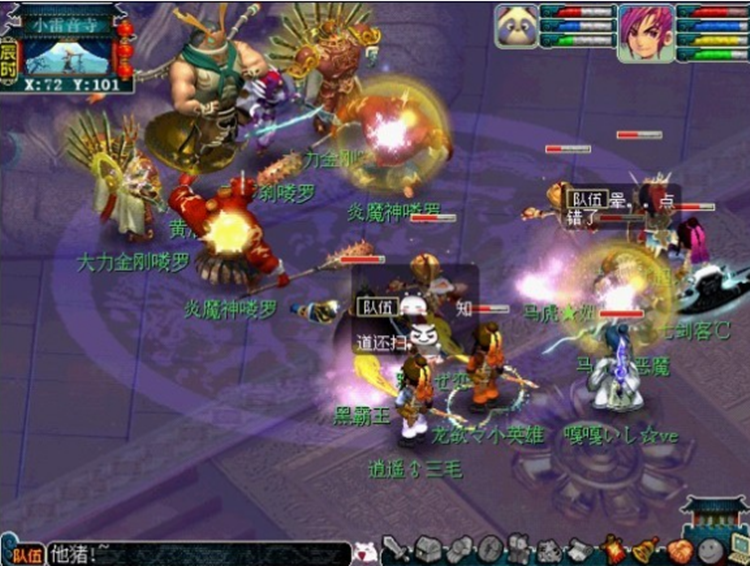
Task: Click the red banner flag icon
Action: coord(613,549)
